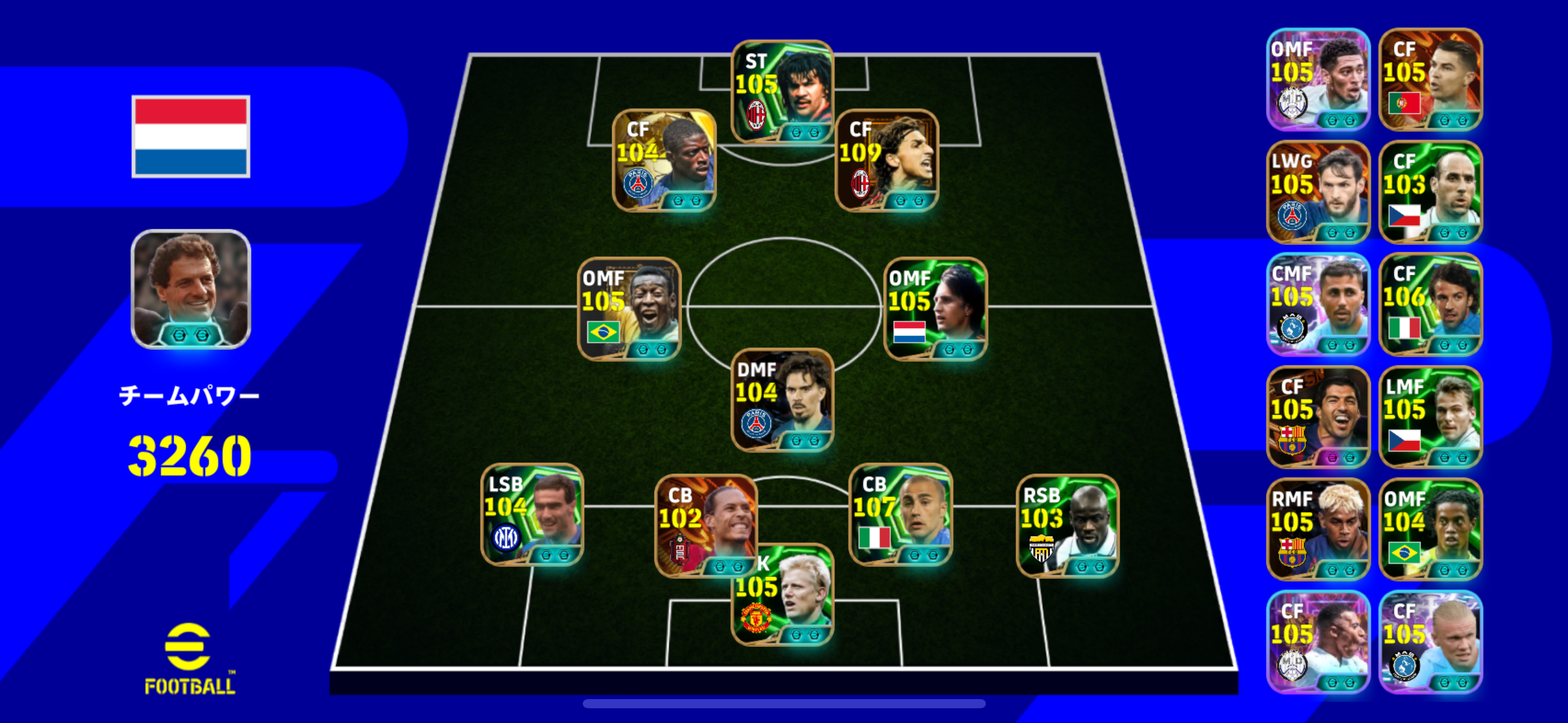Select substitute RMF 105 Barcelona card
Screen dimensions: 1568x723
(1318, 529)
